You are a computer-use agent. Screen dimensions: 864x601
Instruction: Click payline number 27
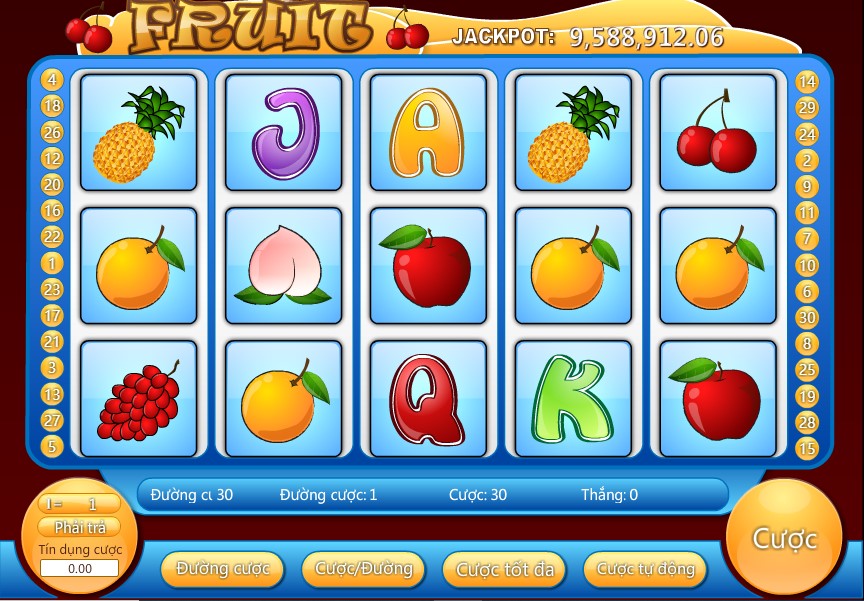pyautogui.click(x=52, y=420)
